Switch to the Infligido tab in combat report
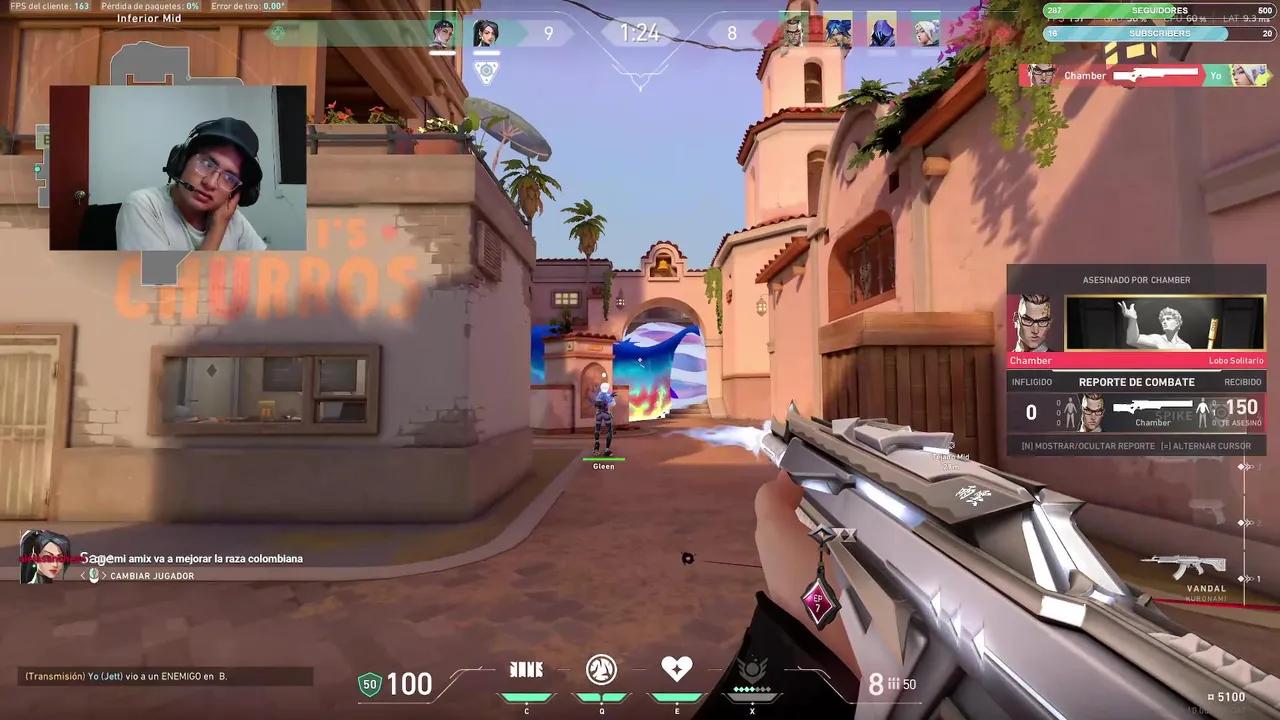The image size is (1280, 720). (1033, 382)
